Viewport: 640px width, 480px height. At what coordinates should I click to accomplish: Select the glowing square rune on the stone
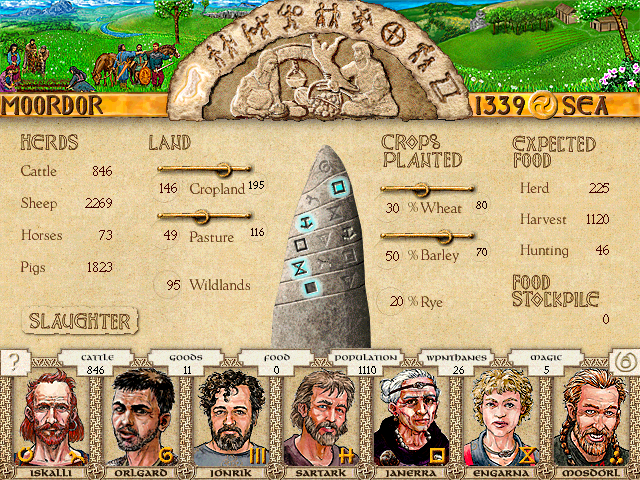339,185
